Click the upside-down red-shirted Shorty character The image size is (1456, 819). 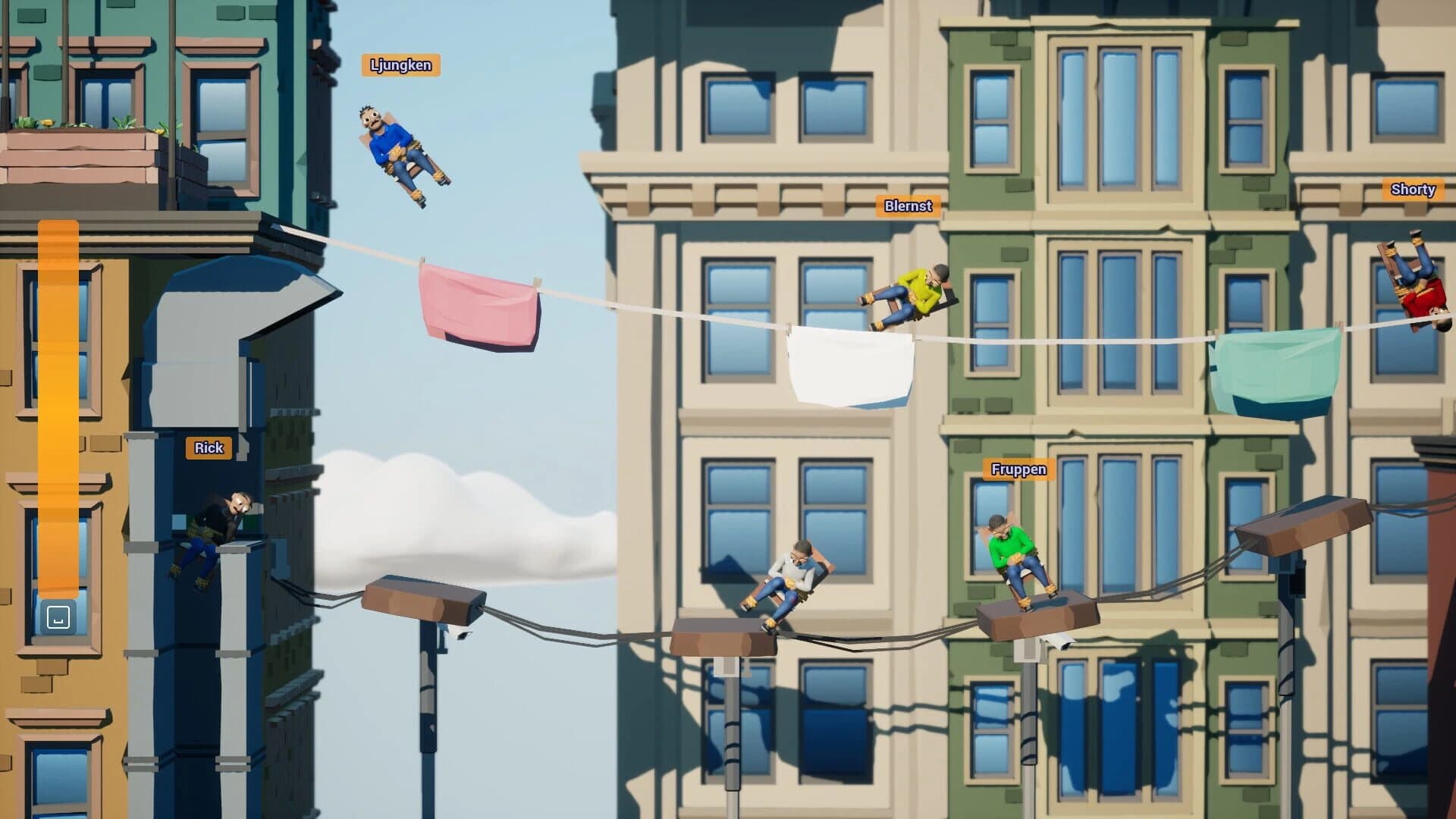click(1422, 296)
